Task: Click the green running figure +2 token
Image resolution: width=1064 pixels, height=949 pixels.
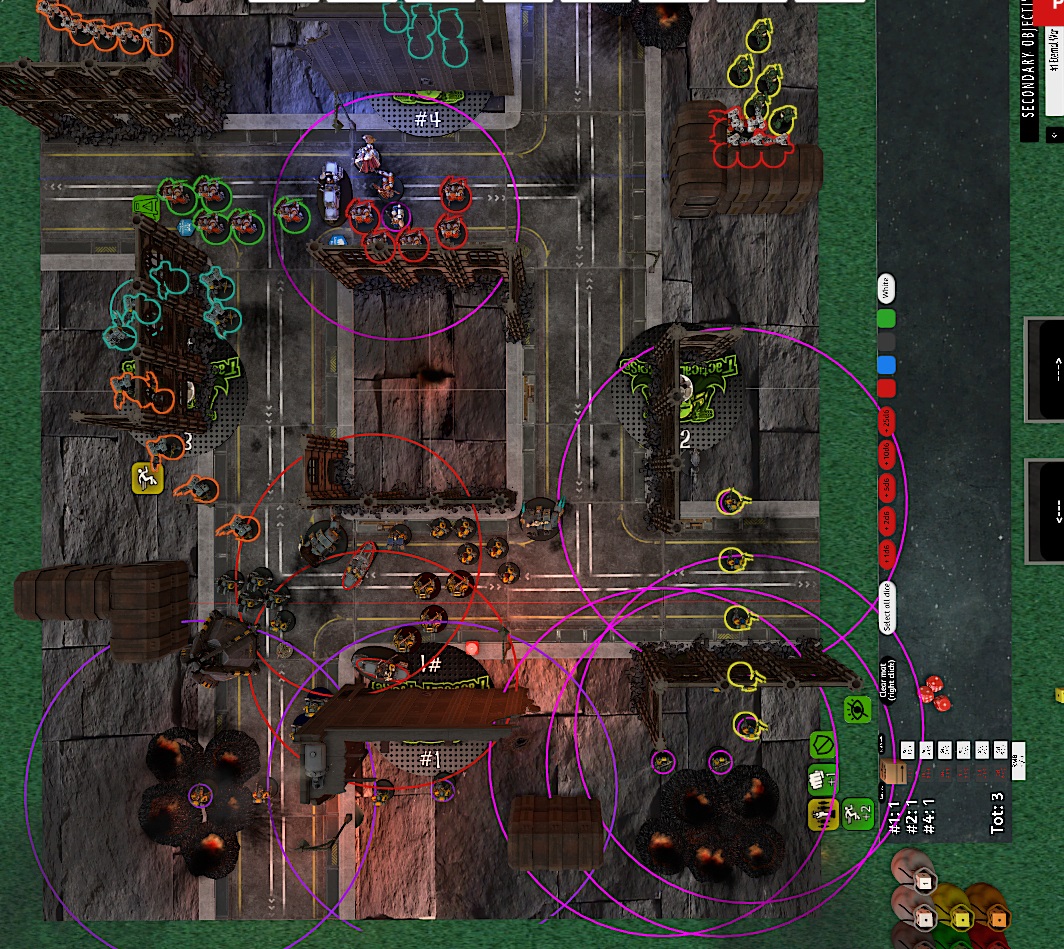Action: coord(857,815)
